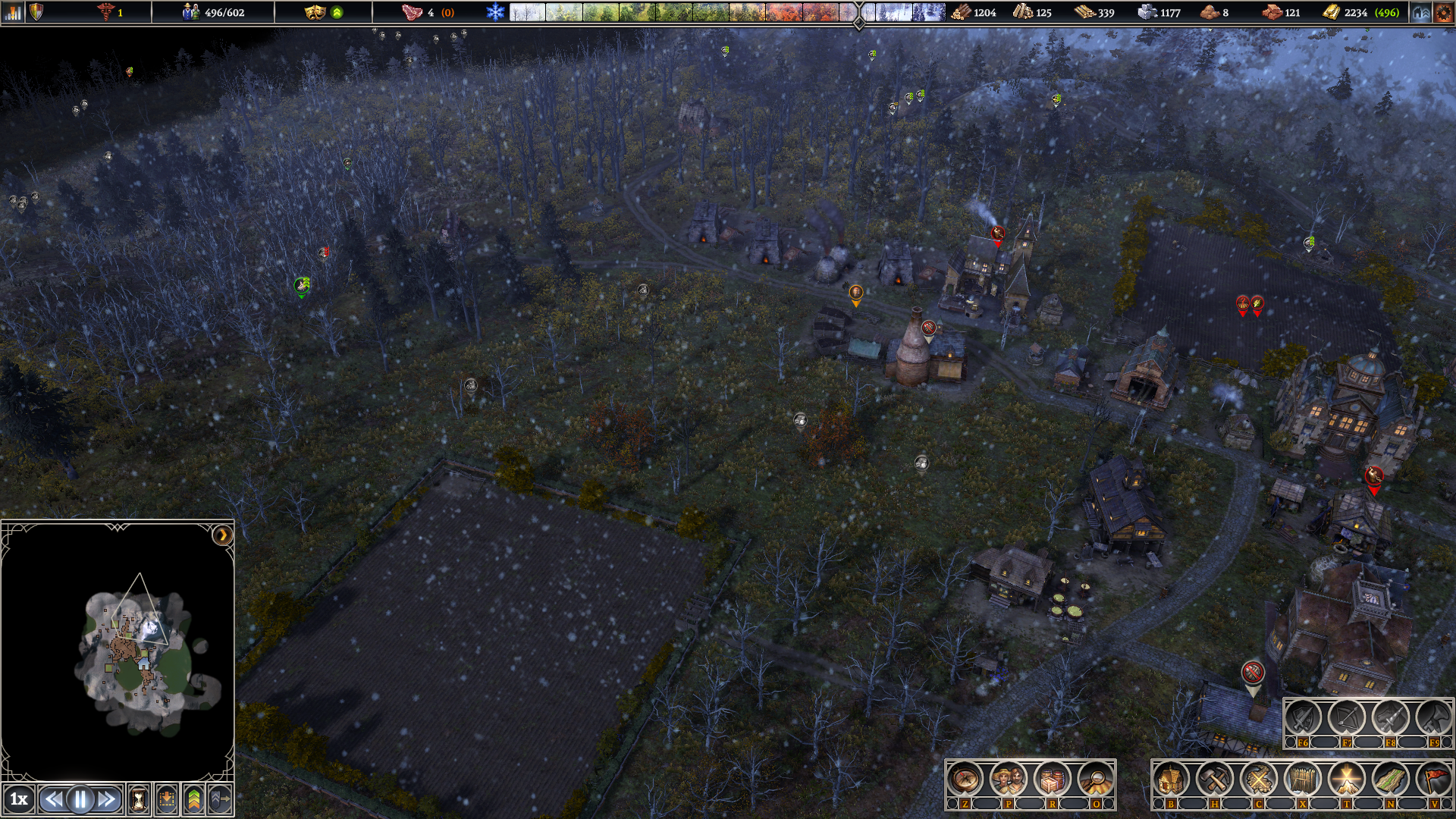Speed up the game
Screen dimensions: 1456x819
point(108,799)
